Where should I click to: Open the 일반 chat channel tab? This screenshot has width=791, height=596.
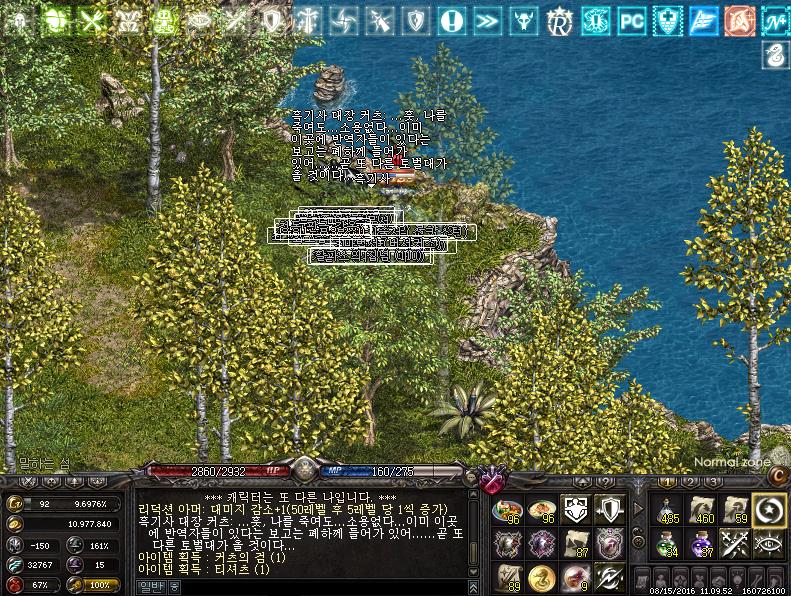pos(149,587)
